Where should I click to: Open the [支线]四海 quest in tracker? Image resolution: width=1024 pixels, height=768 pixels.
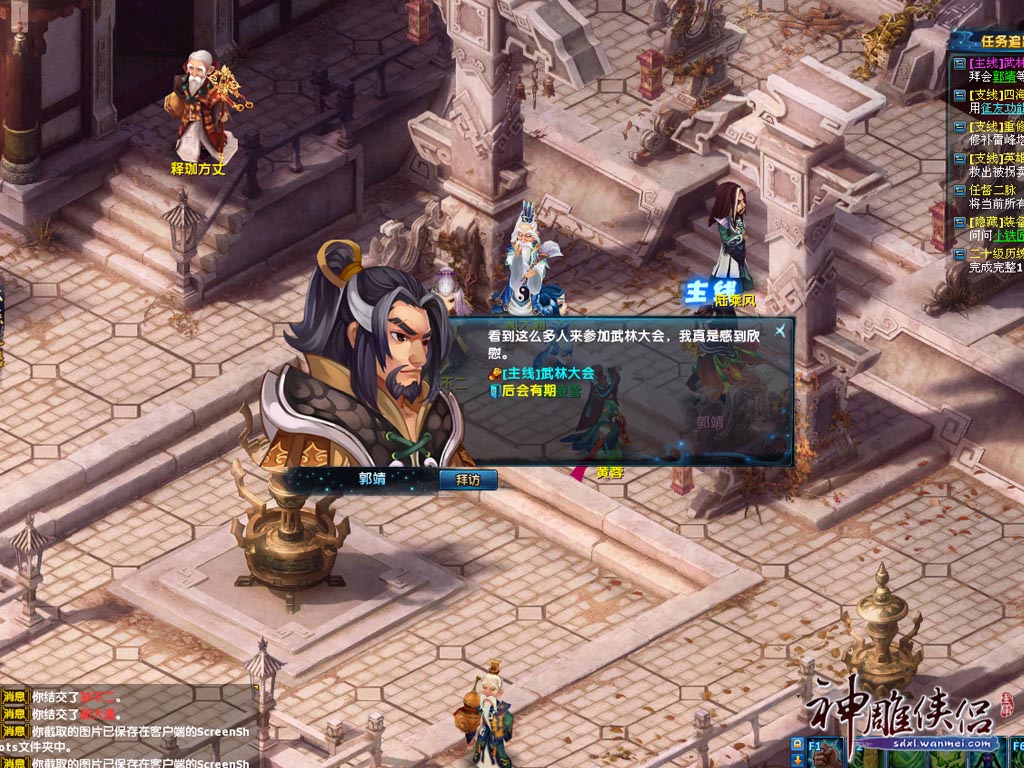click(x=997, y=95)
